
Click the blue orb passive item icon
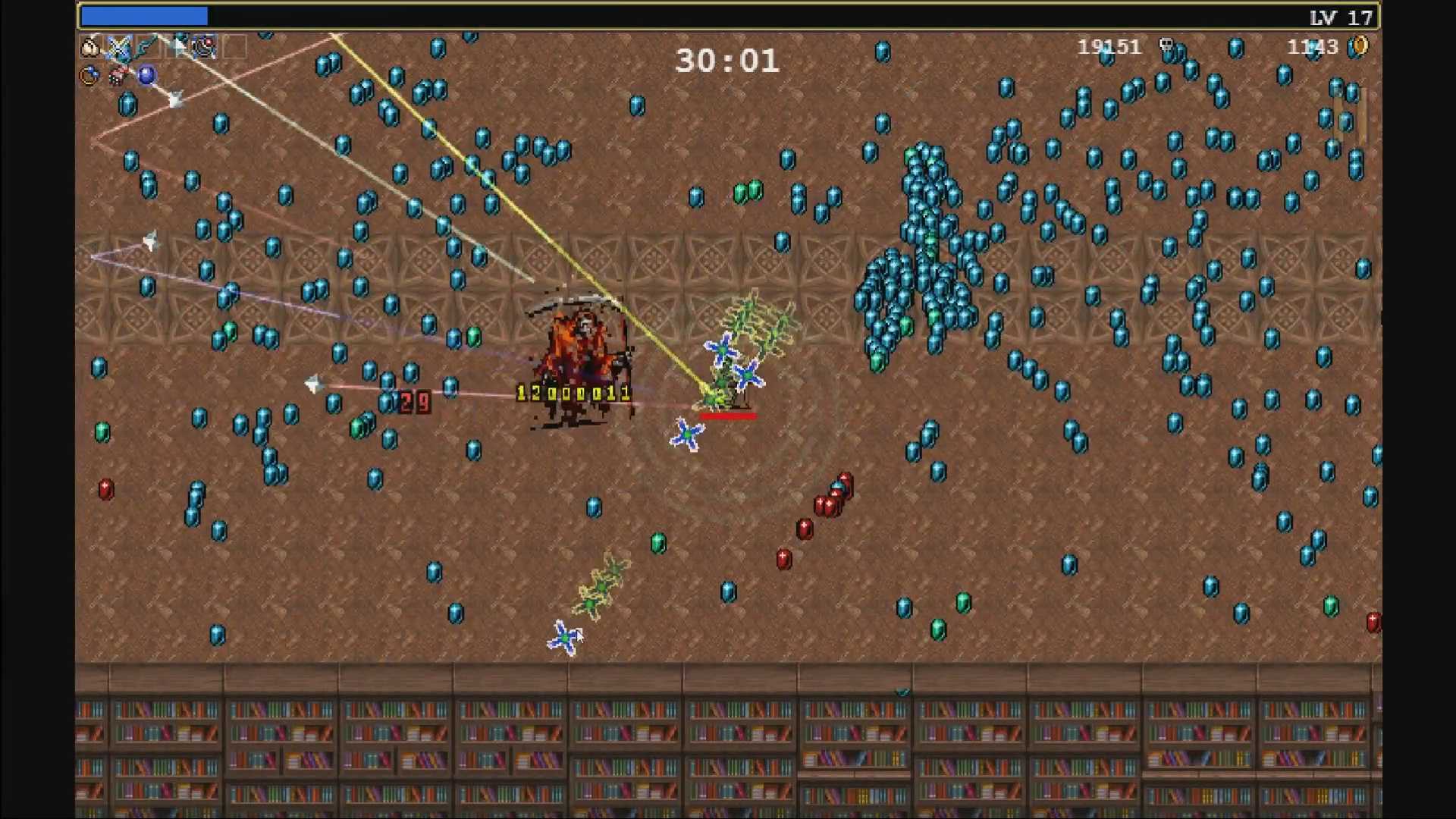pos(146,75)
